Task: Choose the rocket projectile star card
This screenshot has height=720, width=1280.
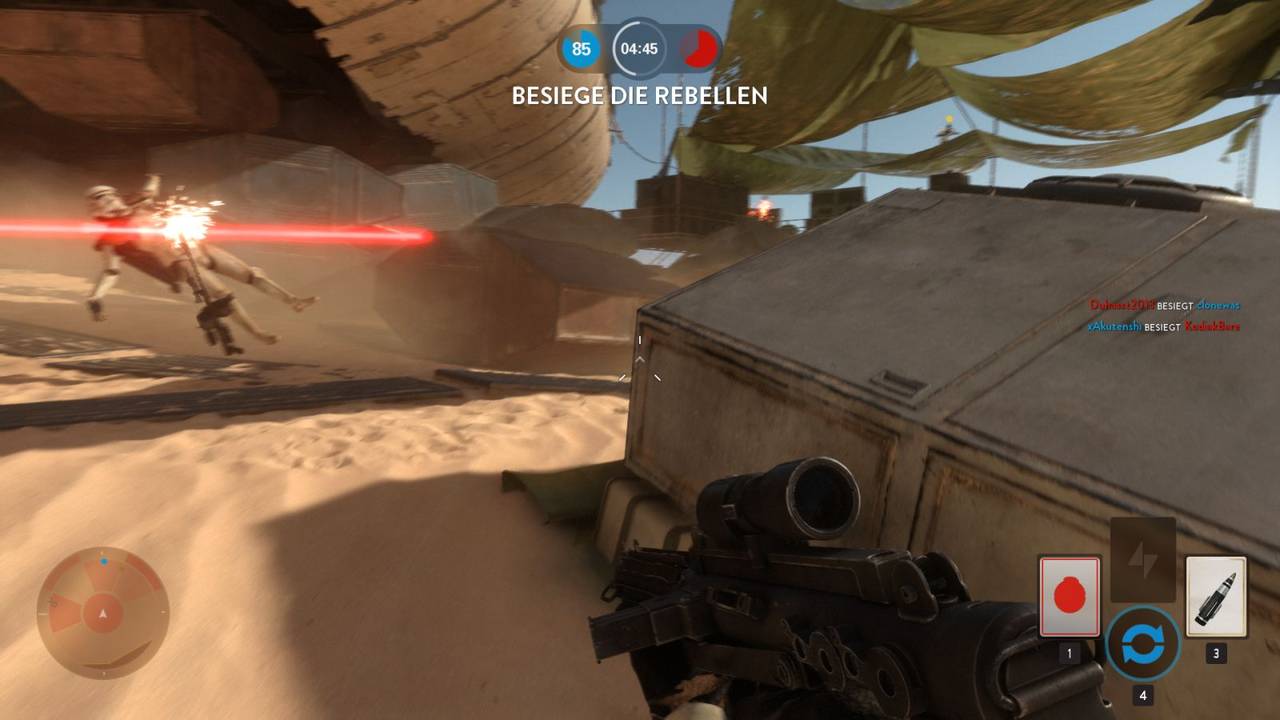Action: point(1215,596)
